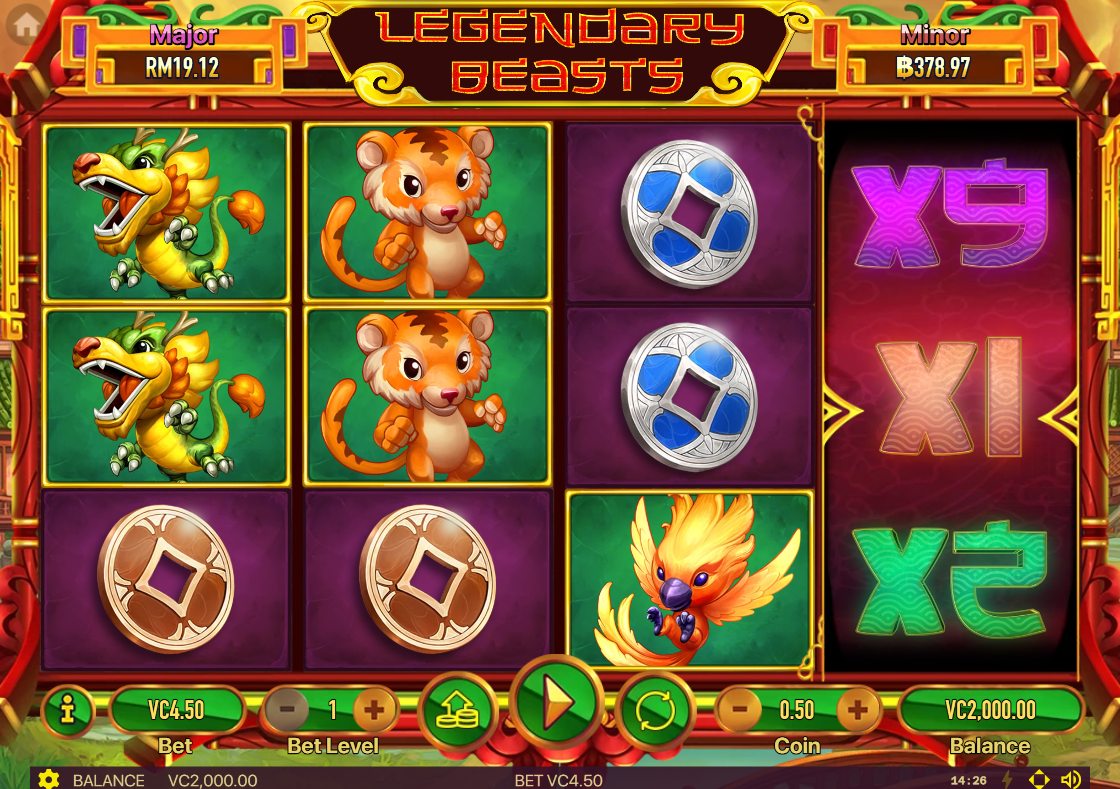This screenshot has width=1120, height=789.
Task: Lower the Coin value with minus
Action: (740, 711)
